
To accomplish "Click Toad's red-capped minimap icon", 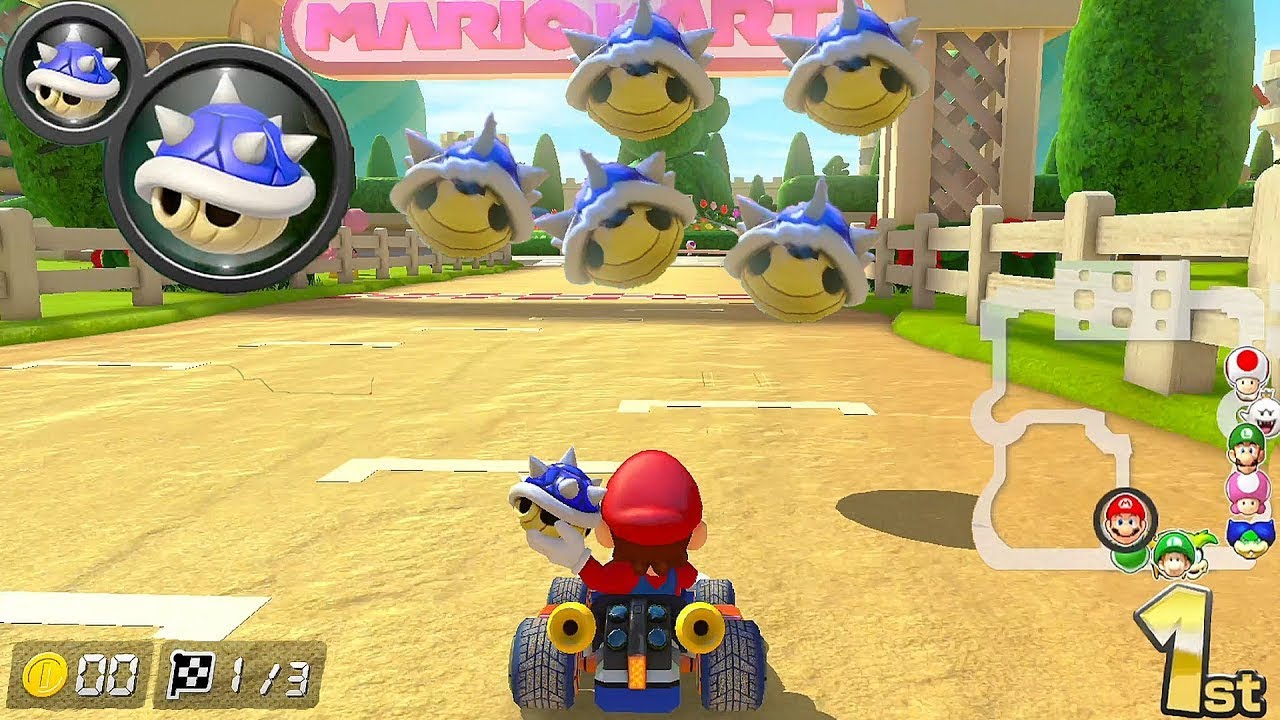I will (x=1244, y=373).
